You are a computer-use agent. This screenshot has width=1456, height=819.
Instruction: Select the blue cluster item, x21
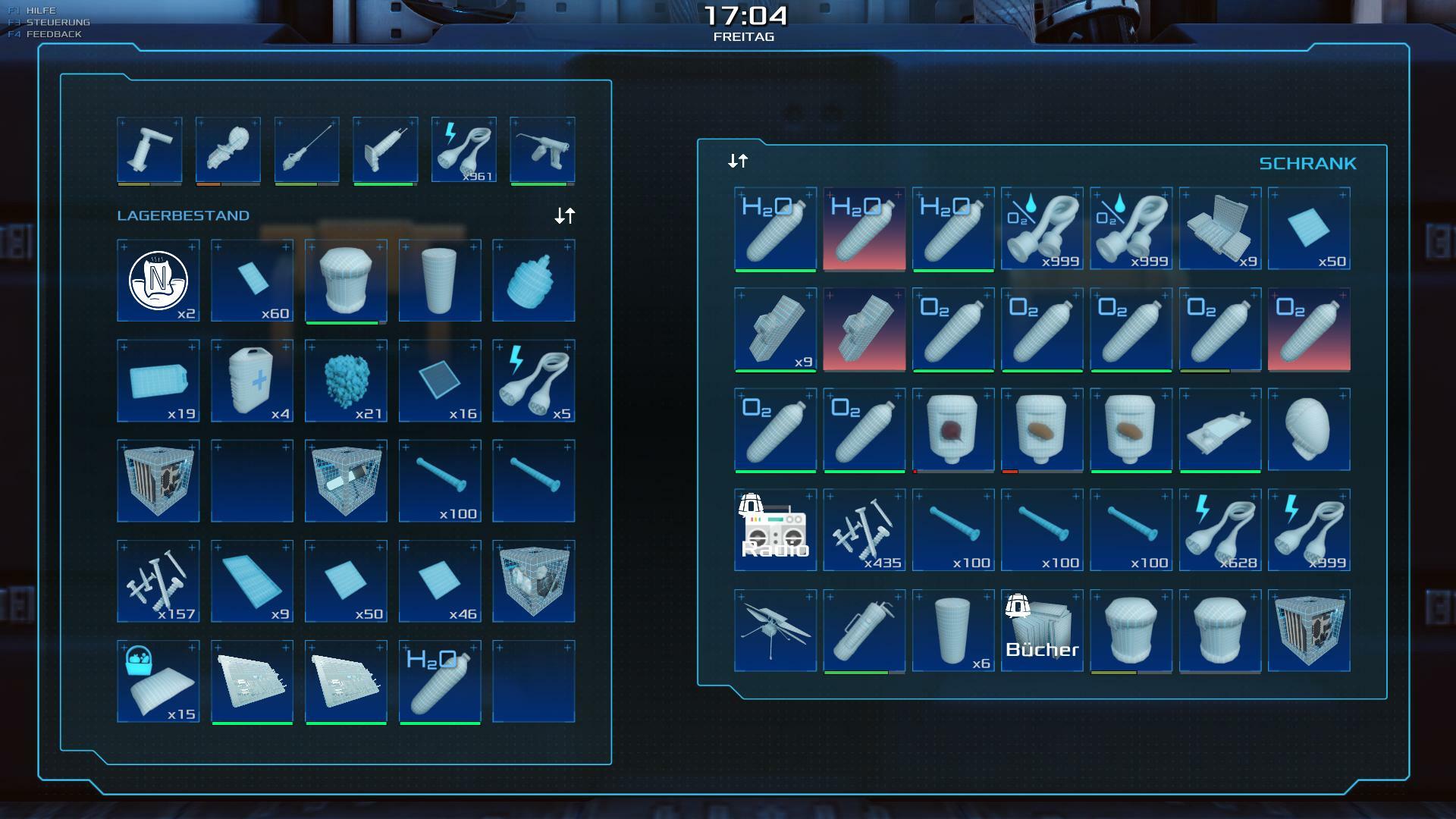[346, 381]
